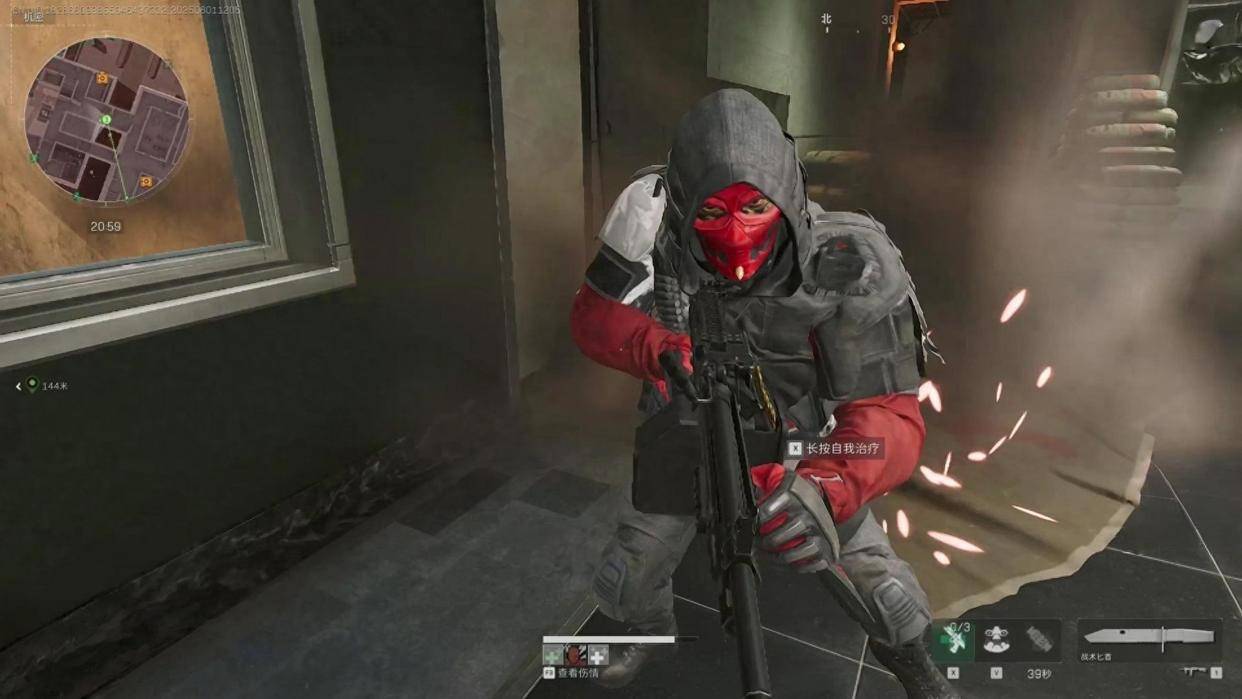Click the green medical cross status icon
This screenshot has width=1242, height=699.
pos(552,655)
